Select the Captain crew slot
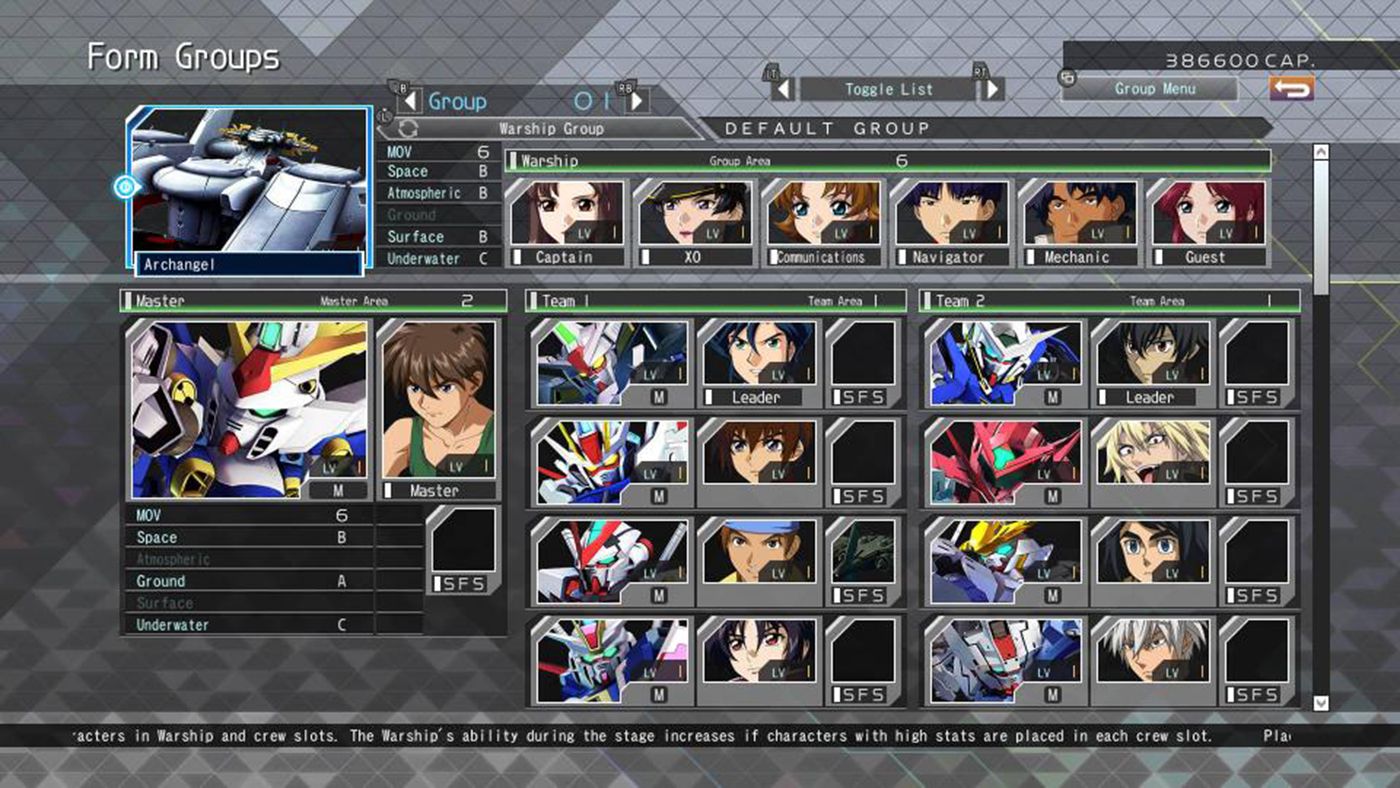 [x=563, y=214]
